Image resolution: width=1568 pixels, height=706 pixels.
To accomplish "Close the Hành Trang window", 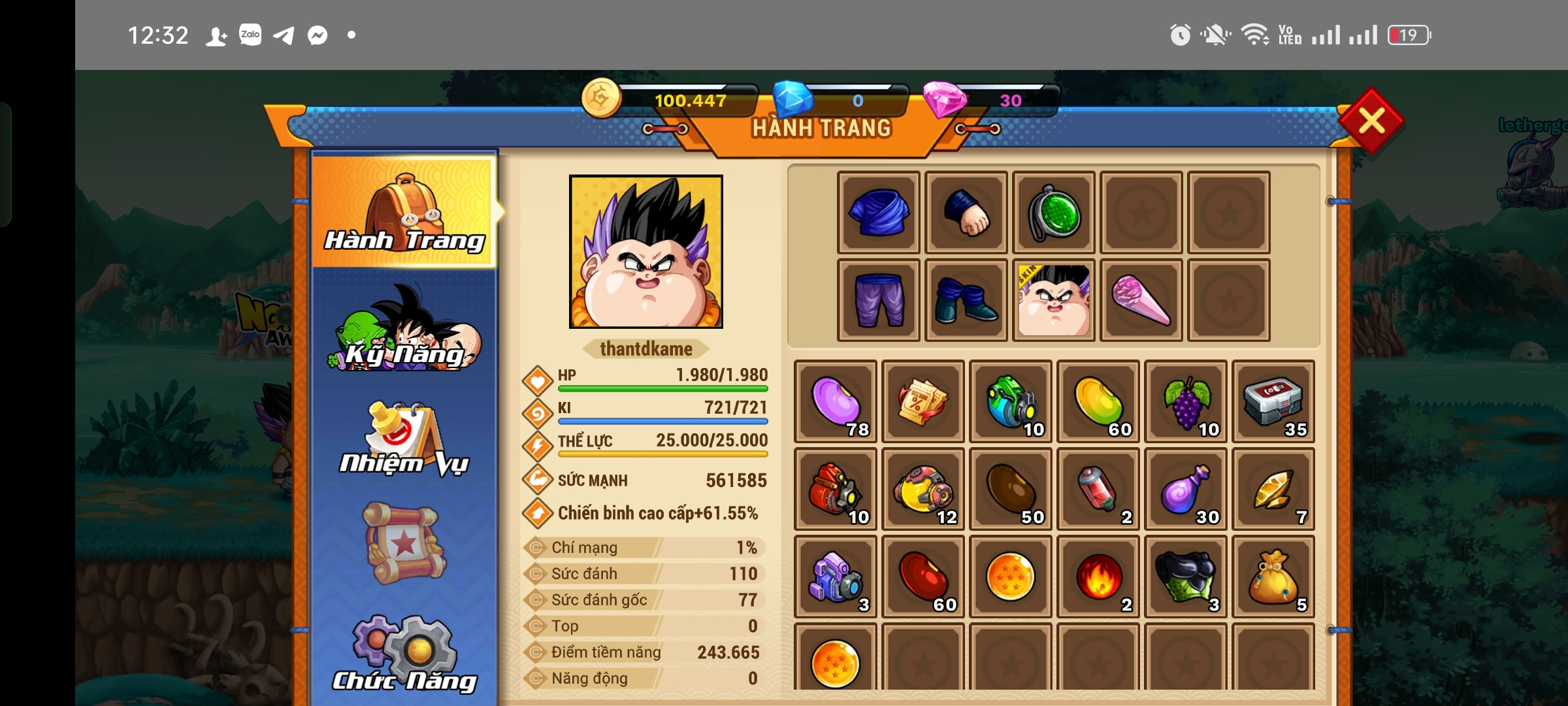I will pos(1371,121).
